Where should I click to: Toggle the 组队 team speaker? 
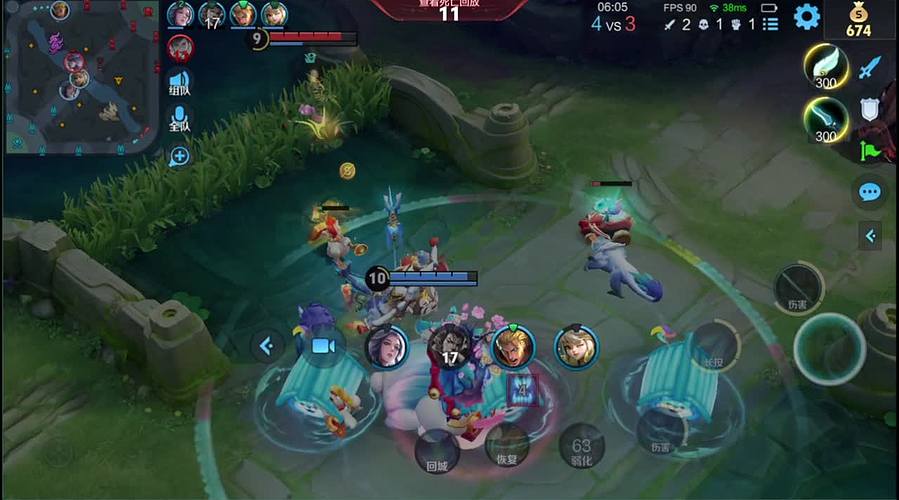point(180,83)
